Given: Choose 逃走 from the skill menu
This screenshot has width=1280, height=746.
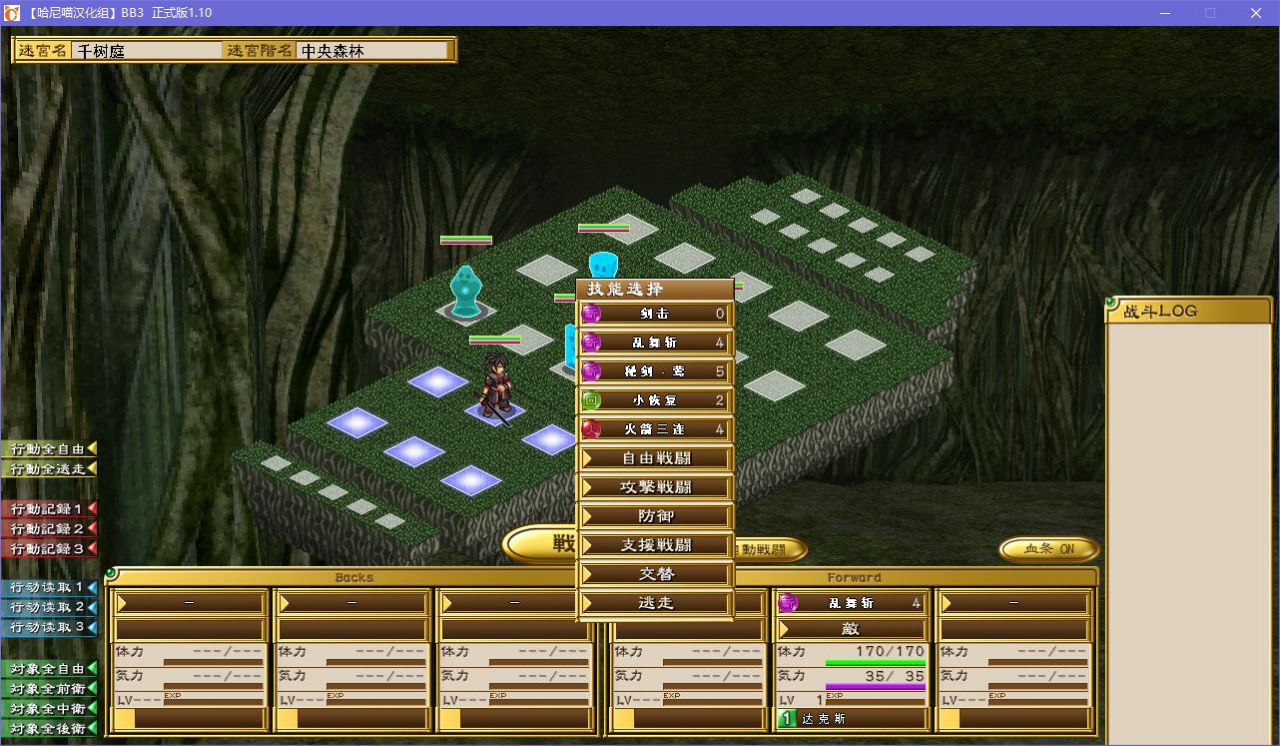Looking at the screenshot, I should pyautogui.click(x=655, y=603).
